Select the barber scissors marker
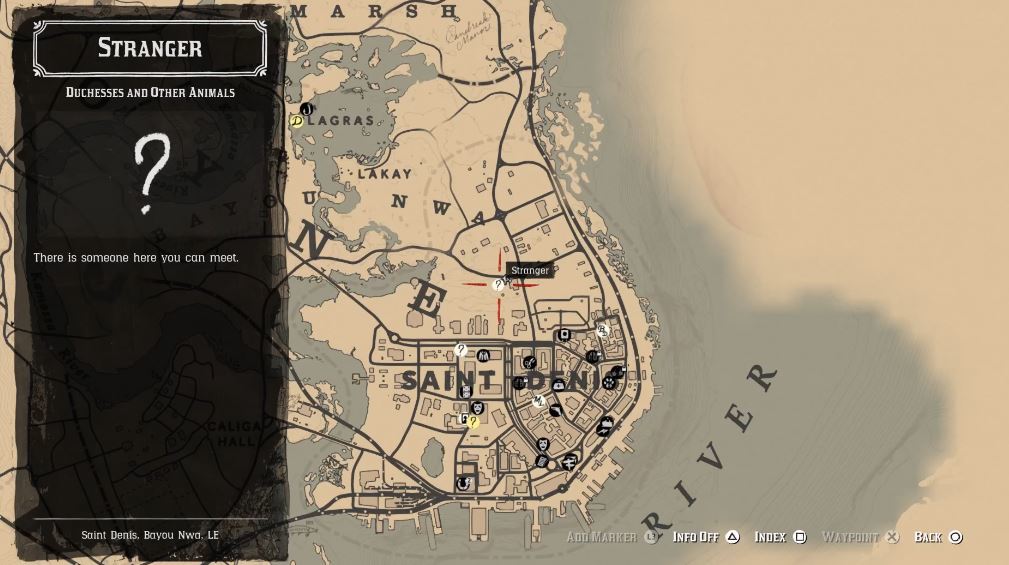The width and height of the screenshot is (1009, 565). 529,362
